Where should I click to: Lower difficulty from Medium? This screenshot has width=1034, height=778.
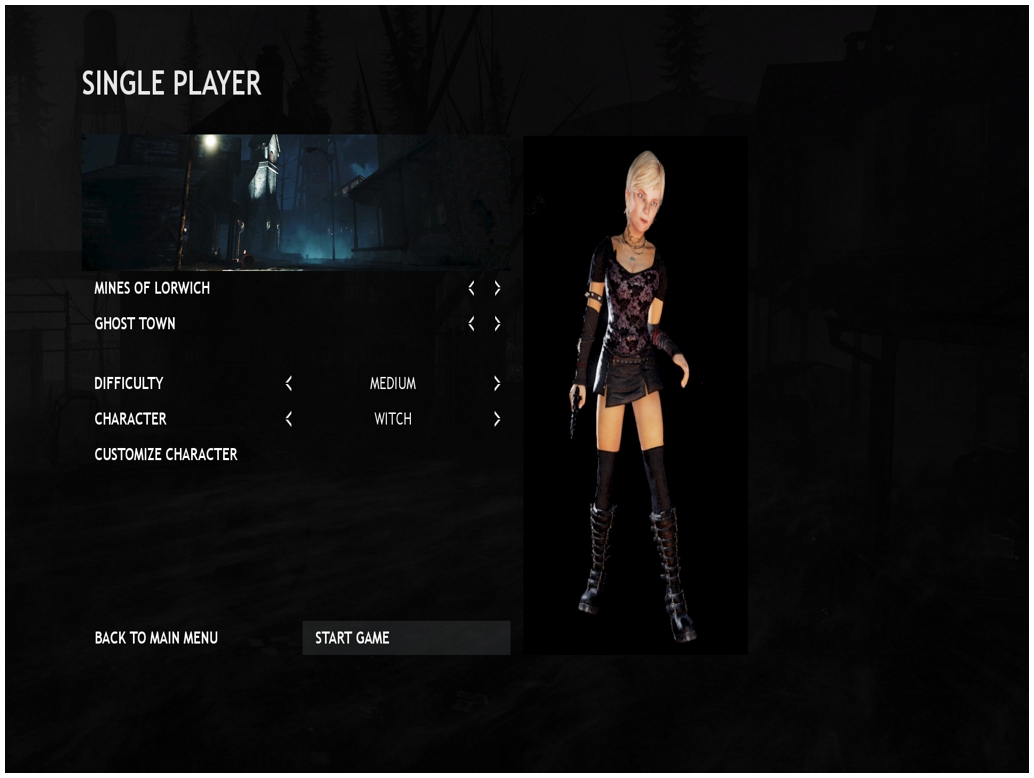coord(289,383)
